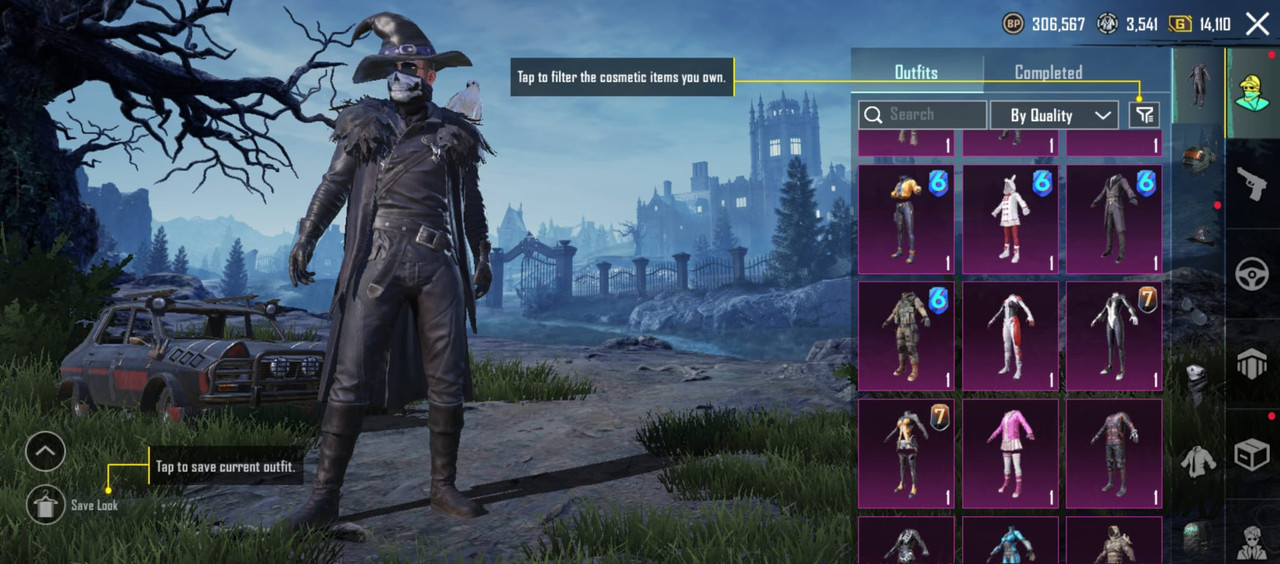Screen dimensions: 1280x564
Task: Open the BP currency counter
Action: click(1044, 24)
